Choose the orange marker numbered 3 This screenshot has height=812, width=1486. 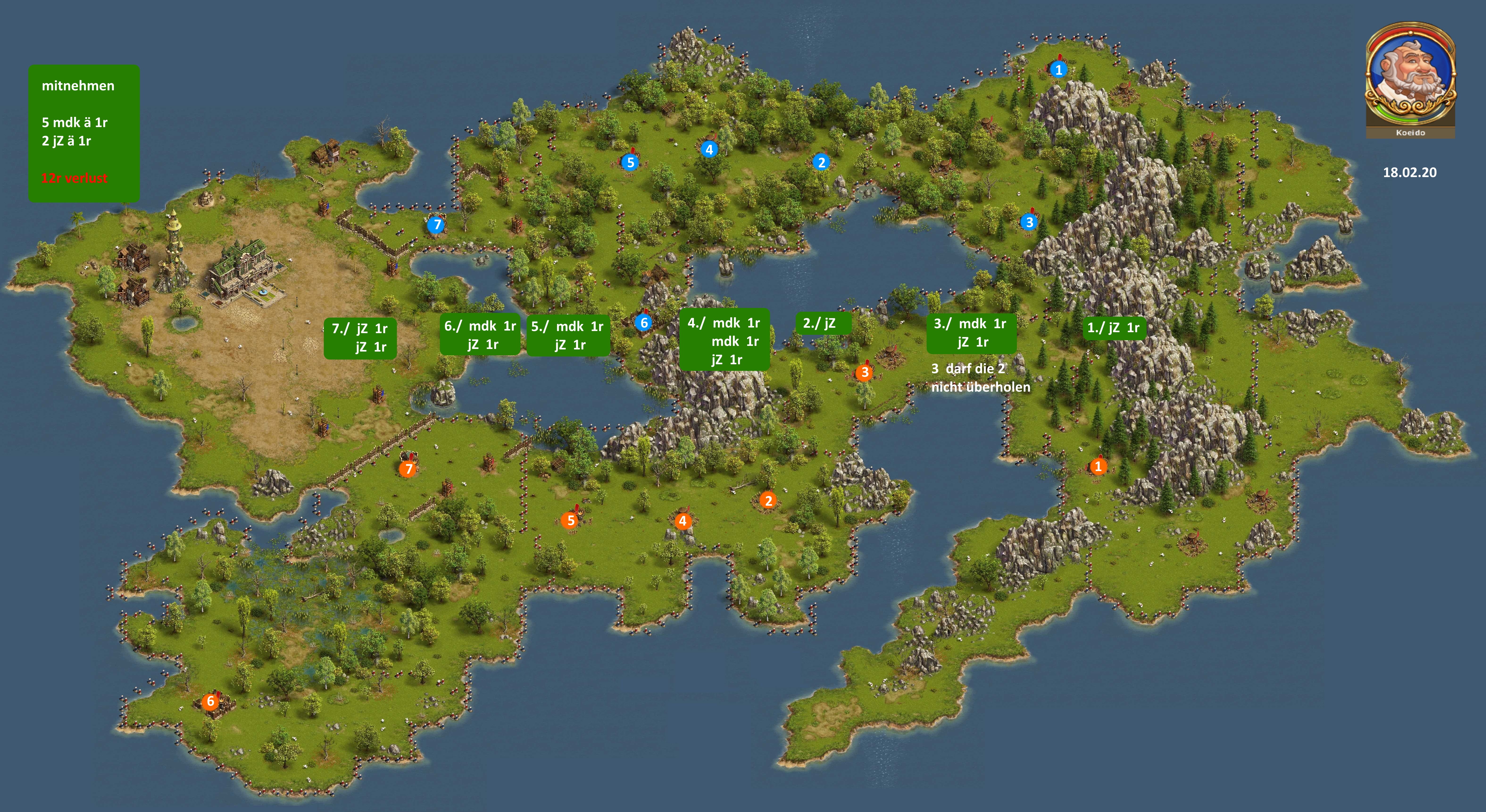864,373
